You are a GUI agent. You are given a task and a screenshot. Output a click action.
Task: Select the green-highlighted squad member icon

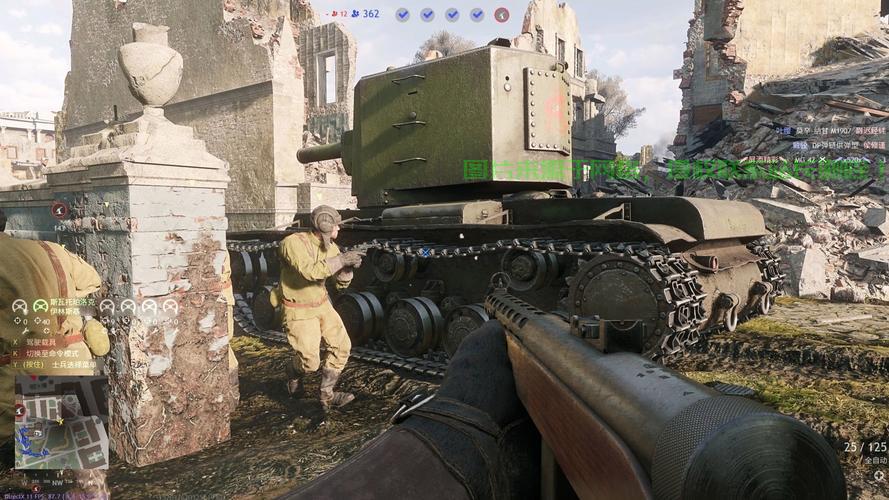click(40, 306)
